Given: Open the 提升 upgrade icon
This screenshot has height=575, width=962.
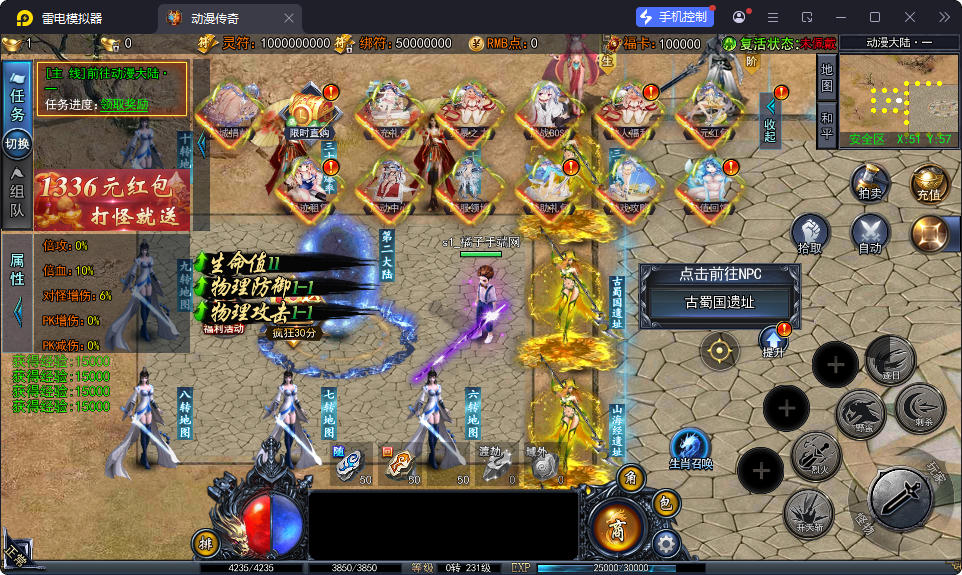Looking at the screenshot, I should [774, 342].
